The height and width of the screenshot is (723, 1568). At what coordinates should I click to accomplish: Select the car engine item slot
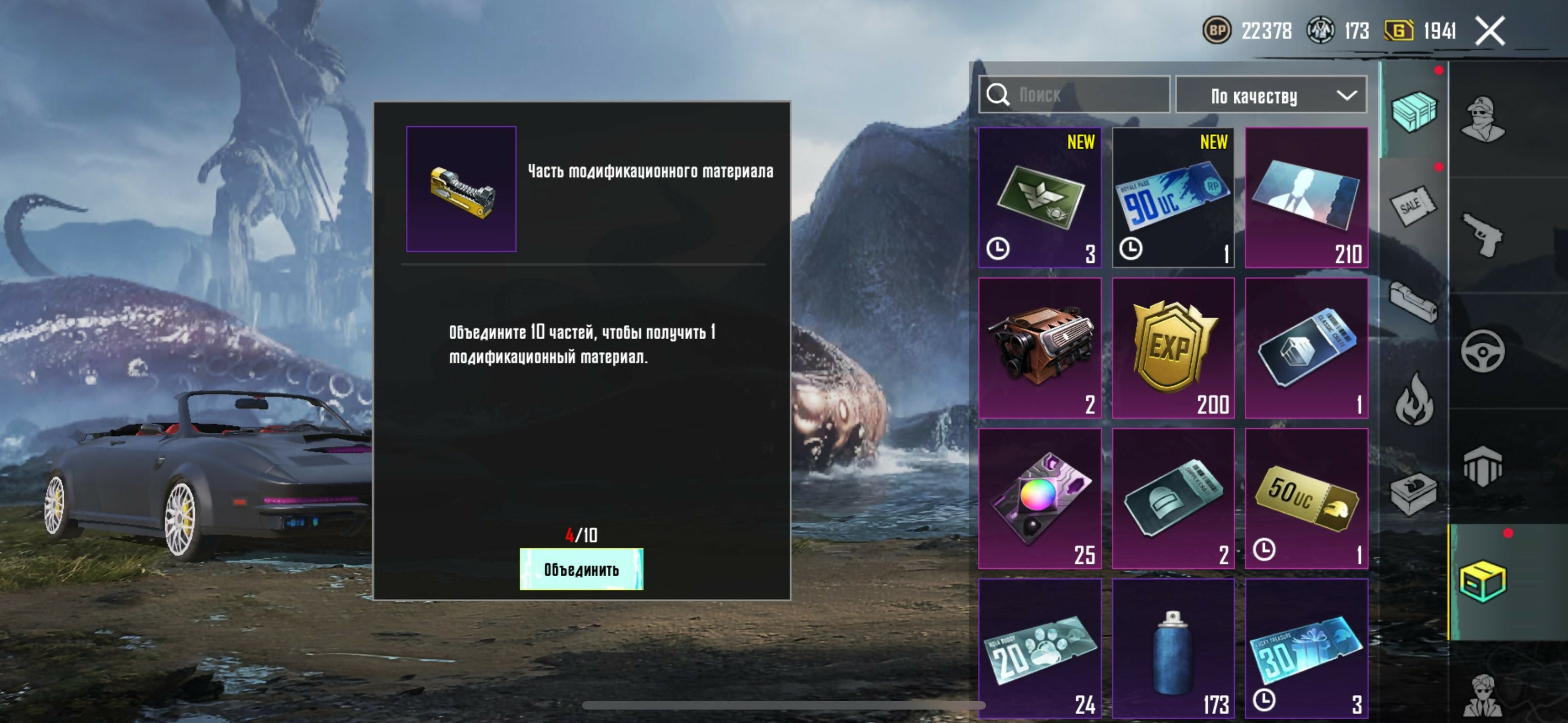pyautogui.click(x=1040, y=348)
